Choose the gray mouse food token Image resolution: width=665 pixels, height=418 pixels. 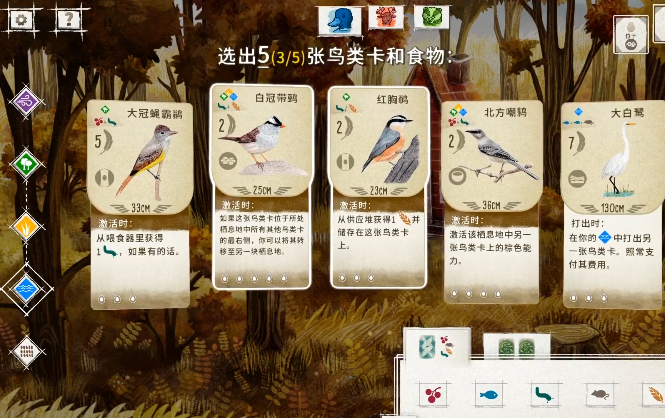[599, 394]
